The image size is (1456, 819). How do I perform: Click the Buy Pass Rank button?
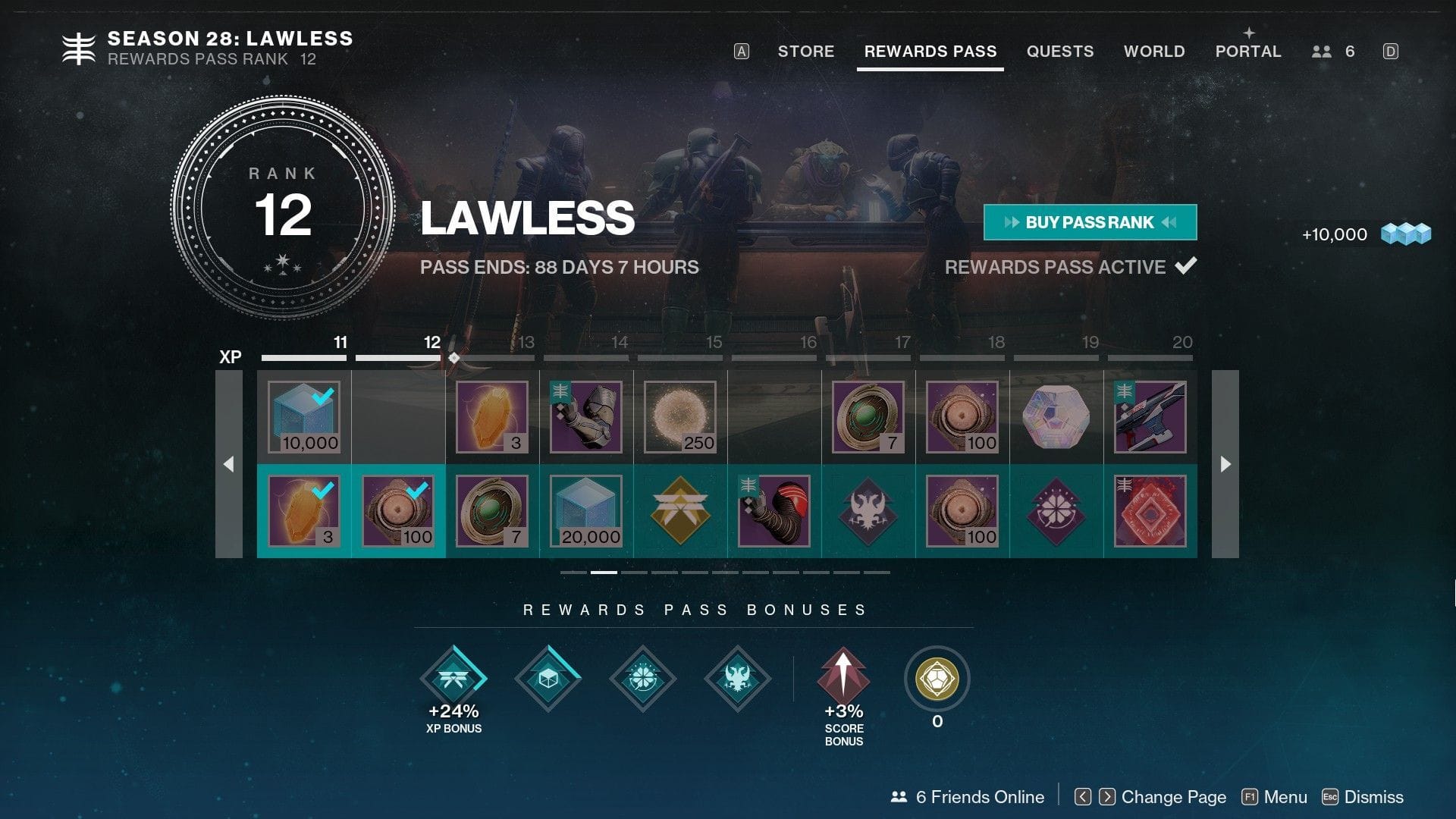coord(1089,222)
